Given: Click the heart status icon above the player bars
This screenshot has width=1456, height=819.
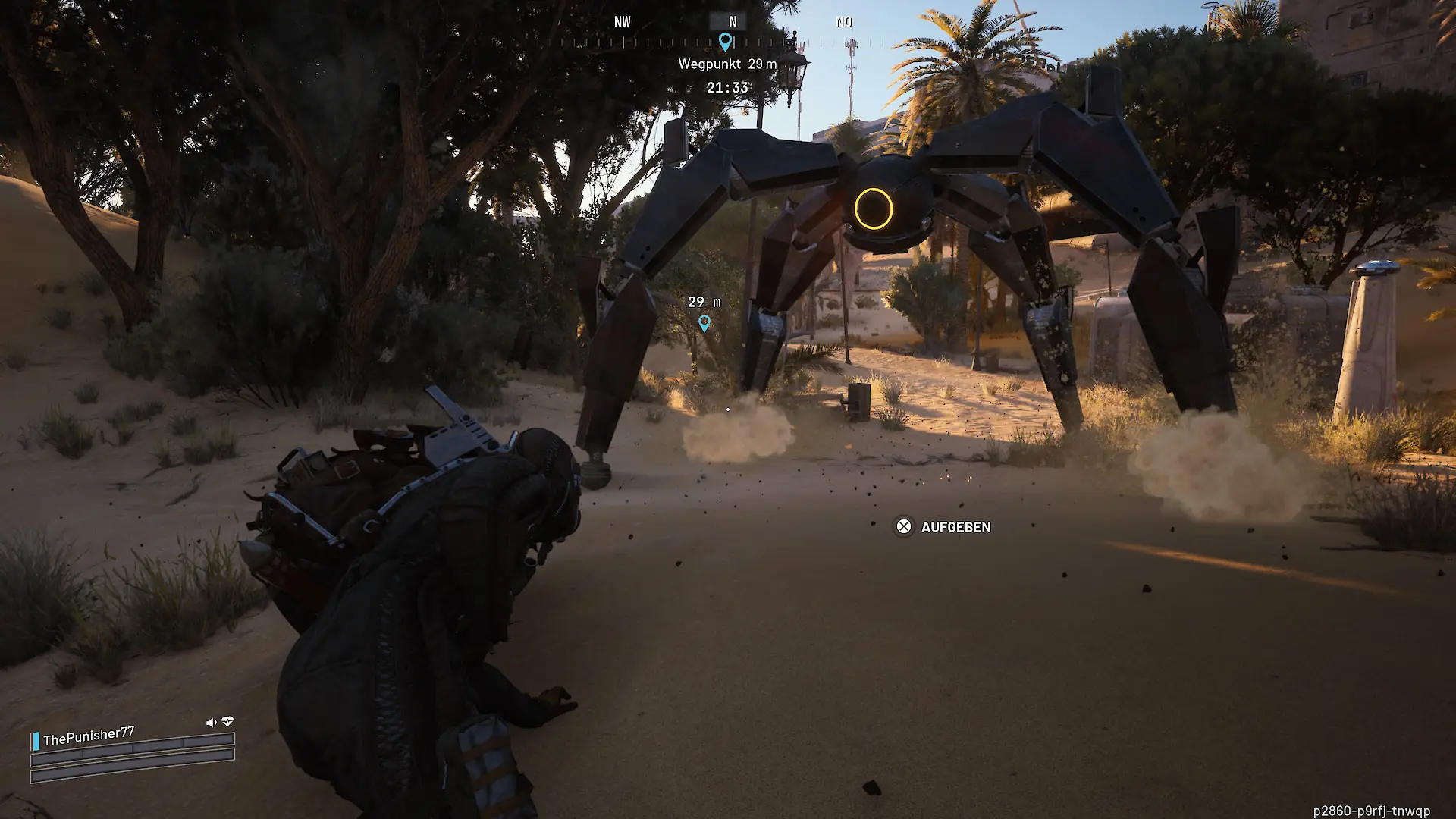Looking at the screenshot, I should pyautogui.click(x=227, y=721).
